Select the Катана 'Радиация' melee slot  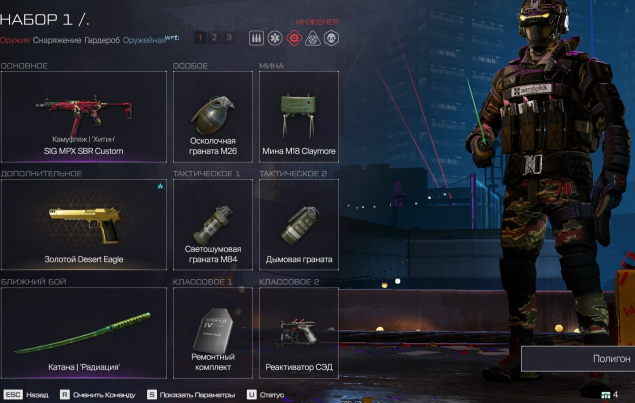(x=83, y=332)
